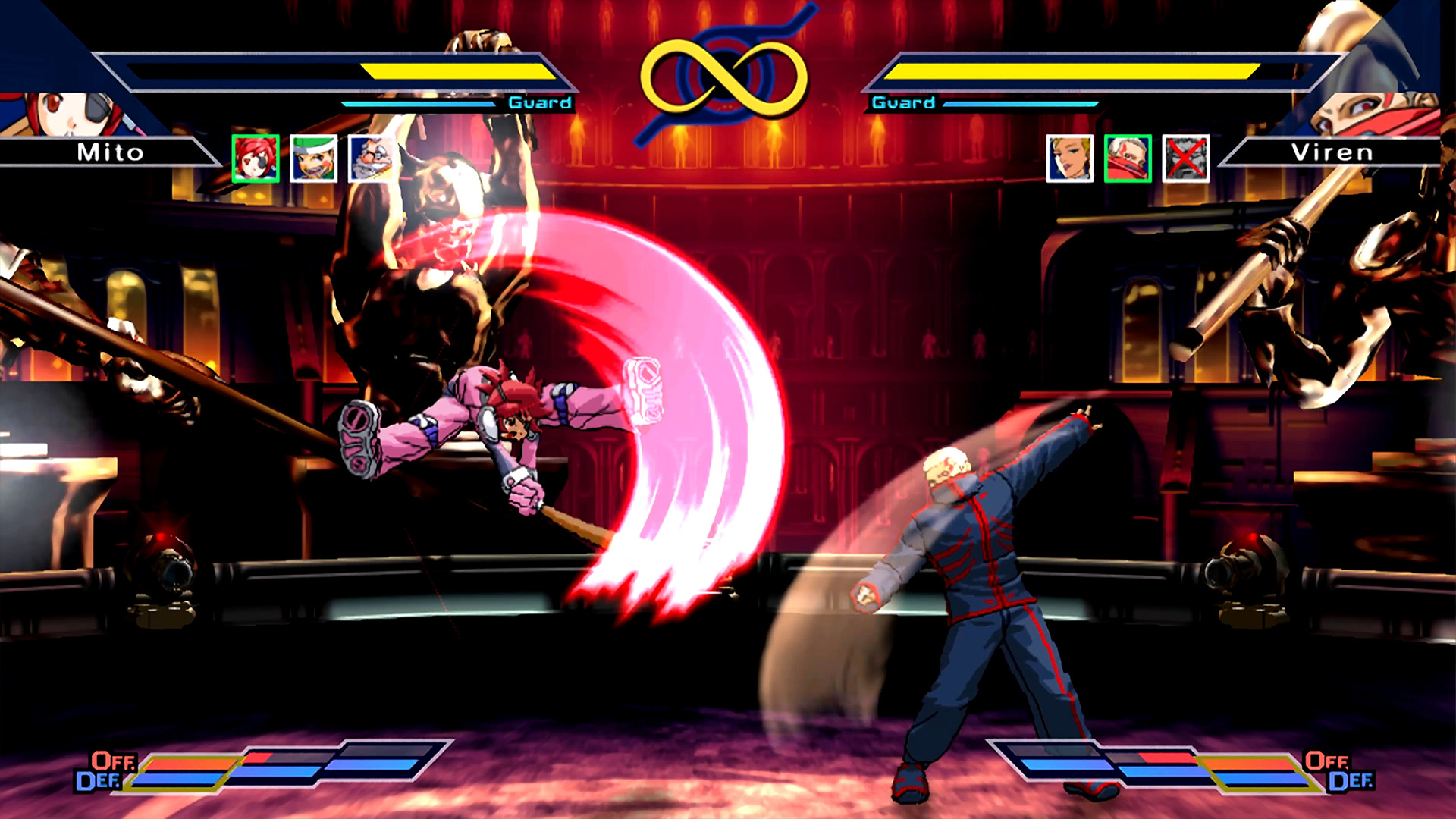The image size is (1456, 819).
Task: Select Mito's red-haired eyepatch team portrait
Action: [256, 158]
